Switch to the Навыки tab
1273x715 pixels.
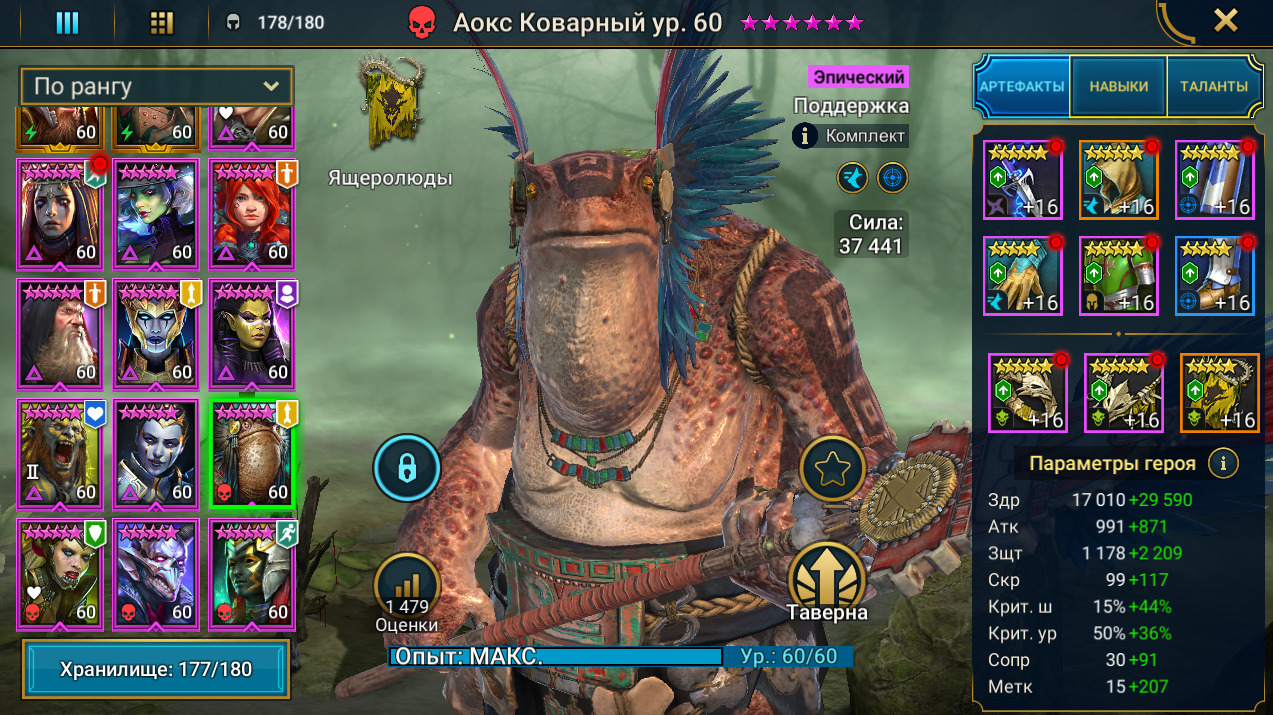tap(1118, 87)
